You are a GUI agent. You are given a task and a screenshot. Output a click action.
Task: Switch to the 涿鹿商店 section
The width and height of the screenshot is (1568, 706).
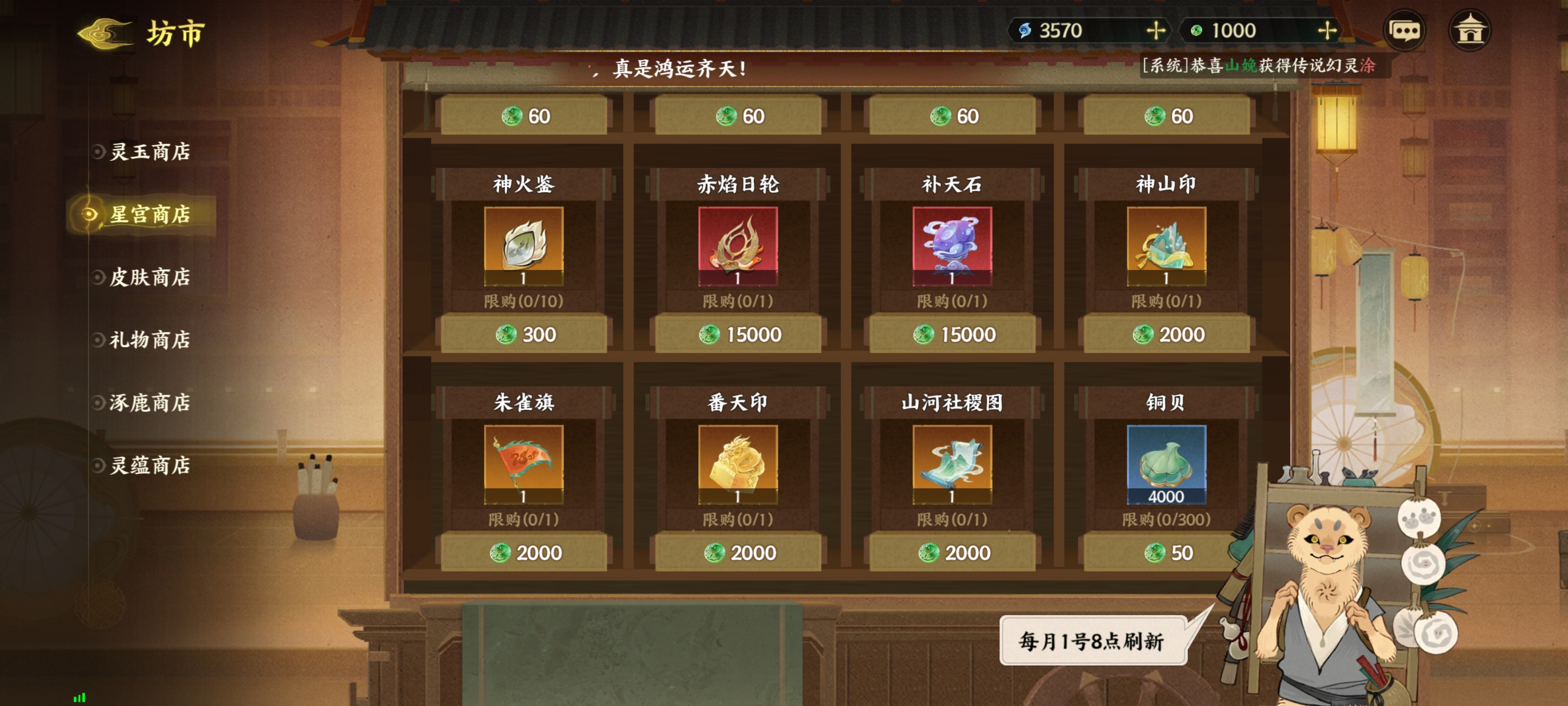[x=150, y=403]
